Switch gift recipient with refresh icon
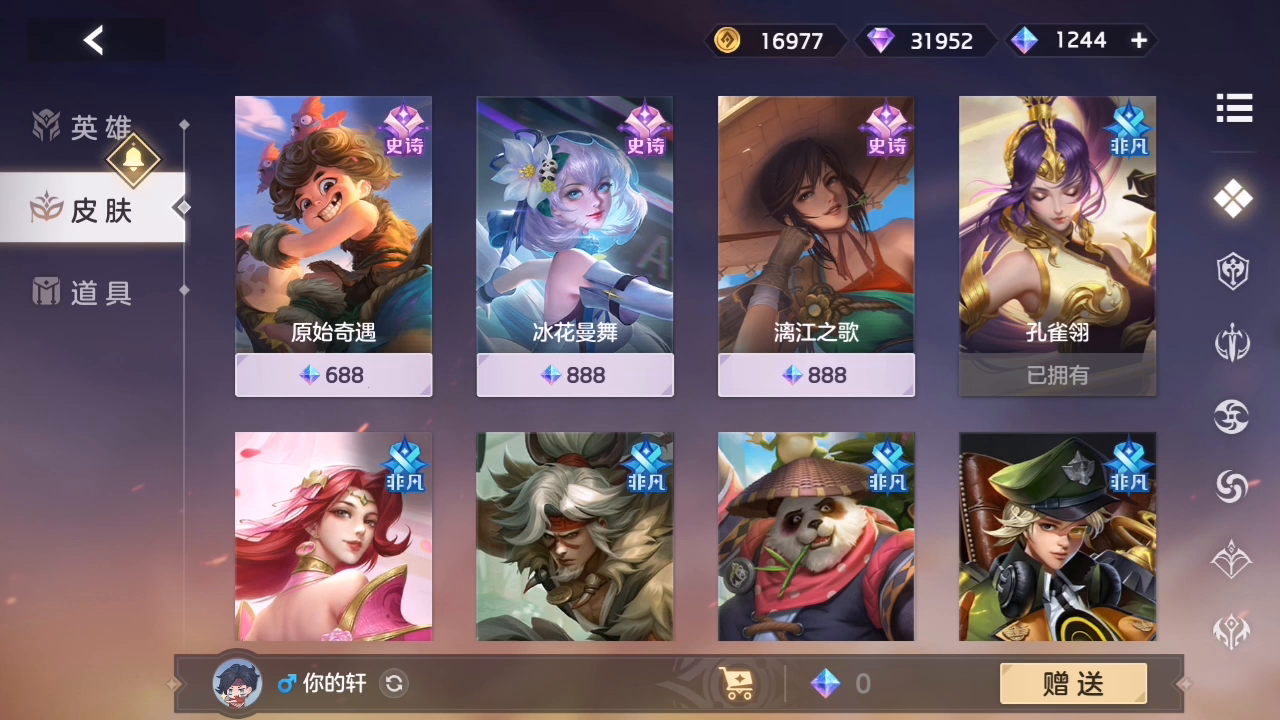 click(395, 684)
